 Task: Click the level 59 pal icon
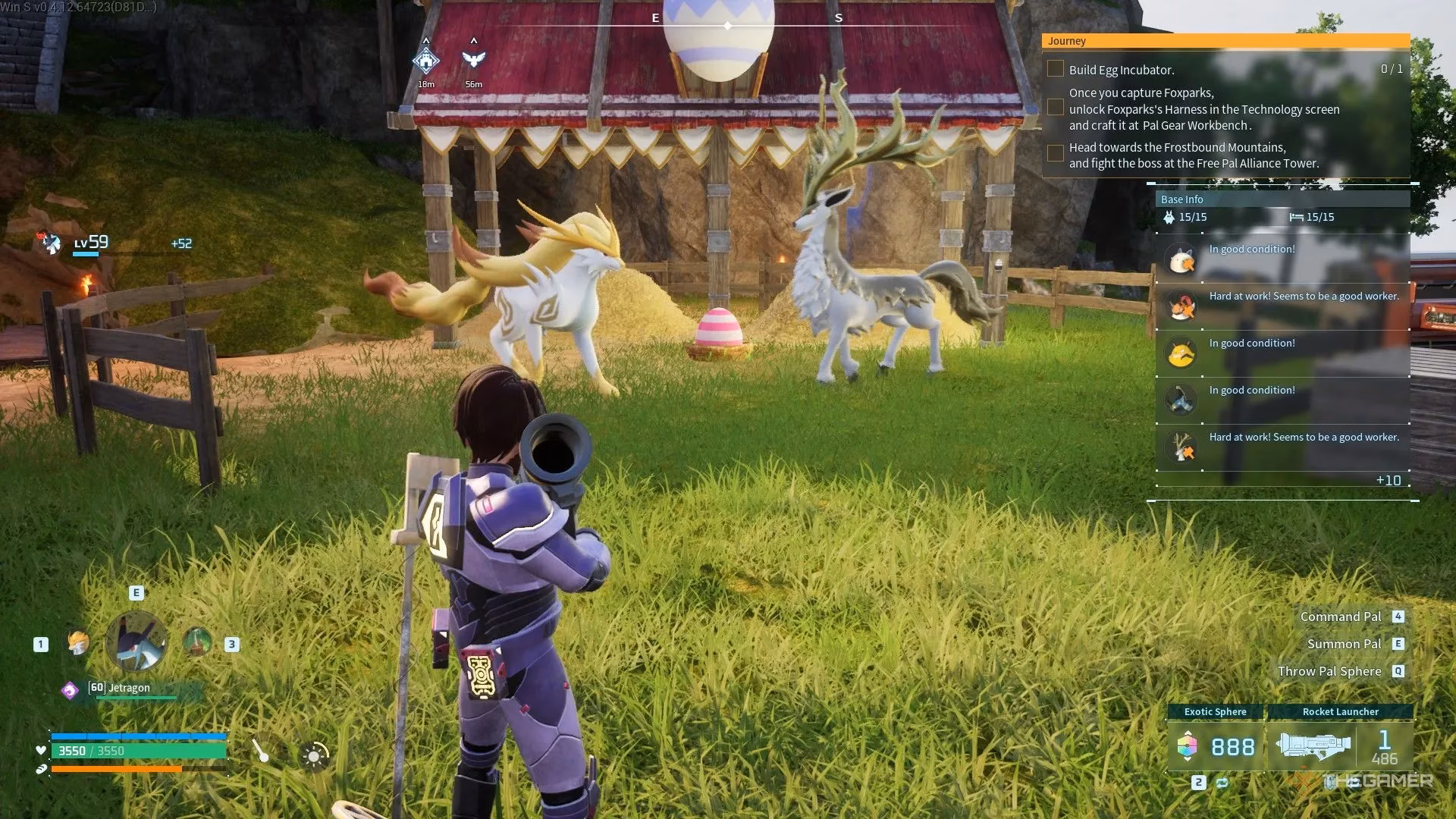point(51,243)
